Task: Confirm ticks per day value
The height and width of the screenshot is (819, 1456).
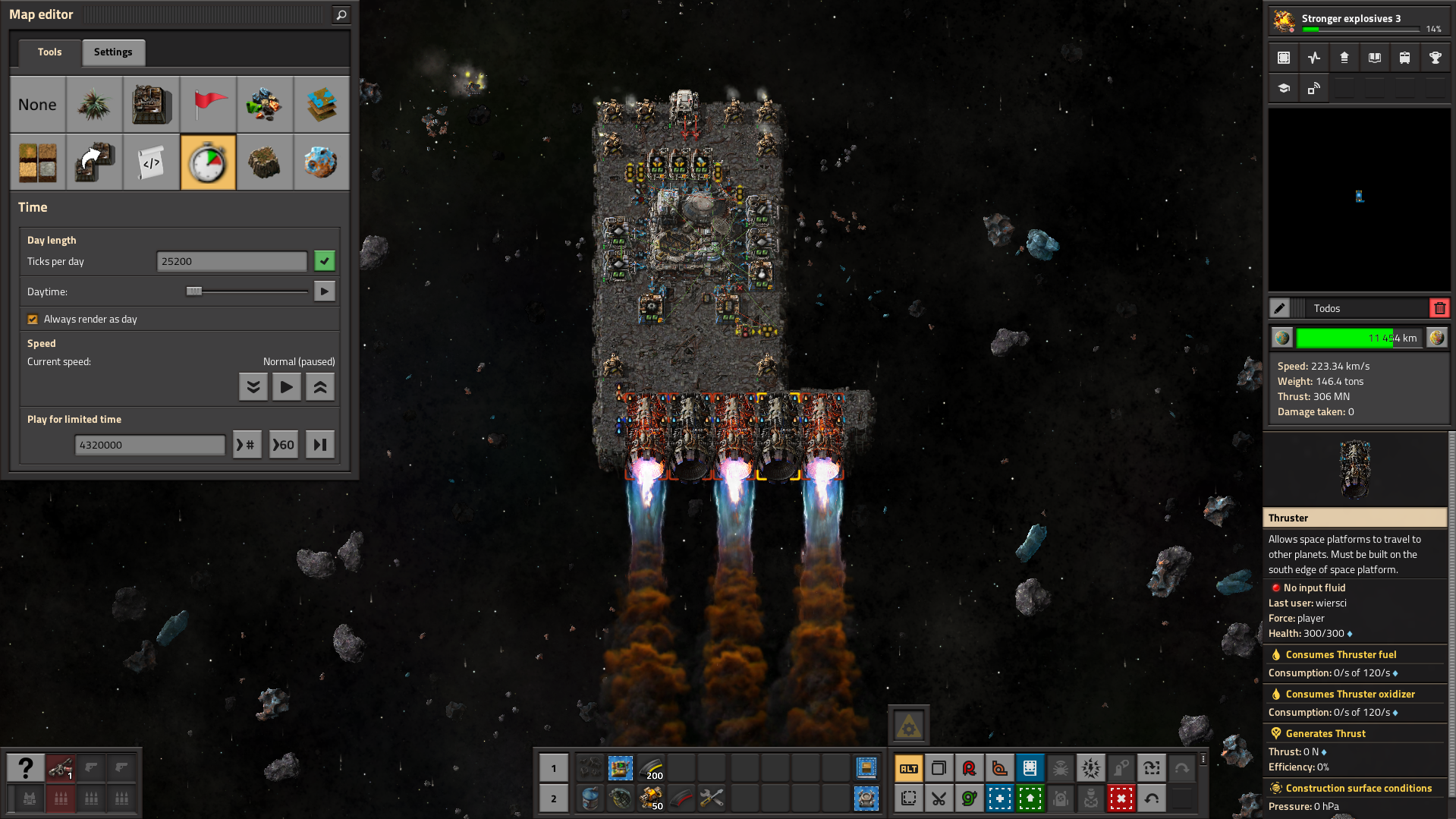Action: point(325,261)
